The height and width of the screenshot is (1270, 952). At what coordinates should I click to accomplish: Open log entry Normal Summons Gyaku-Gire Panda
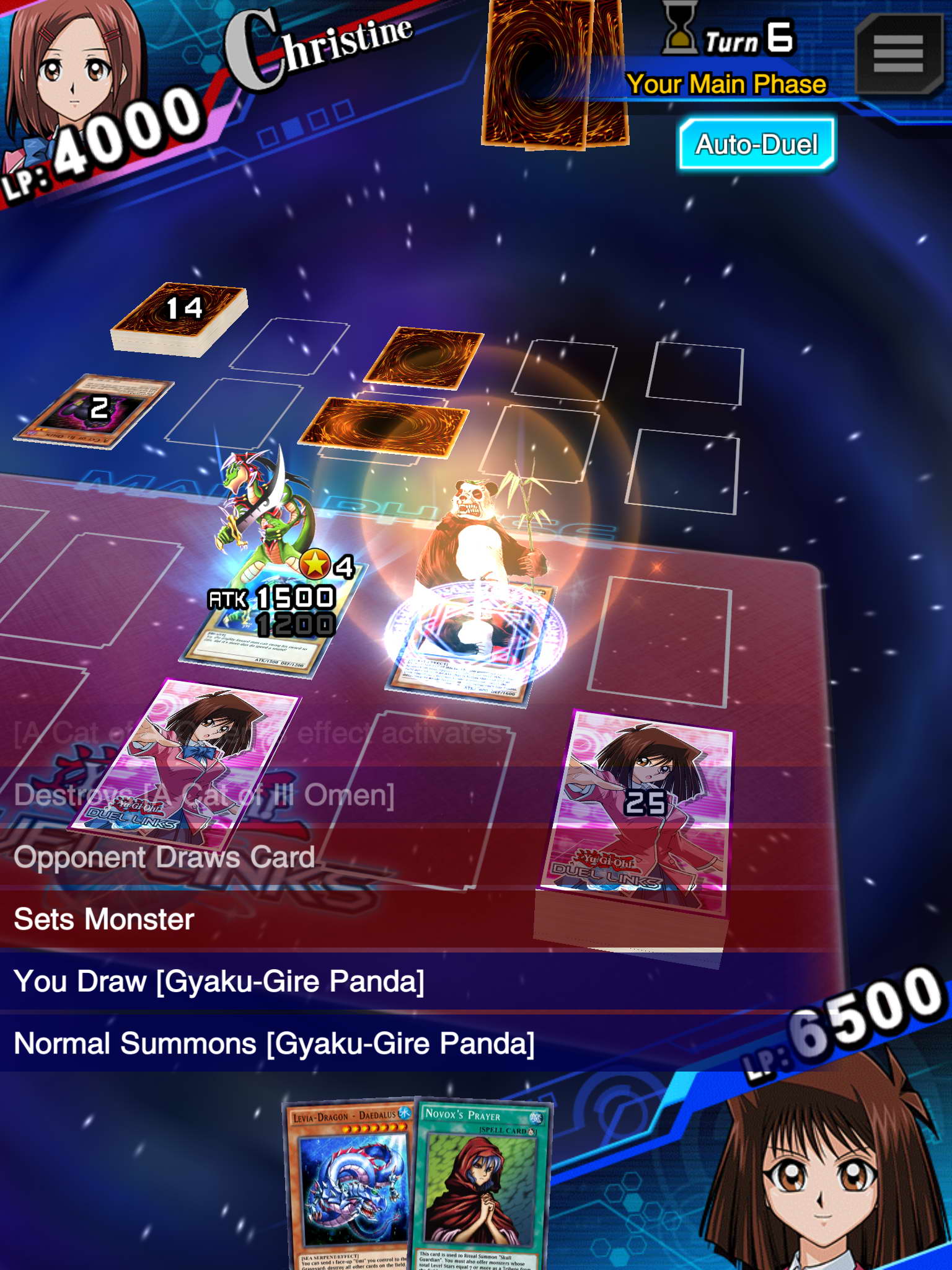pos(273,1043)
